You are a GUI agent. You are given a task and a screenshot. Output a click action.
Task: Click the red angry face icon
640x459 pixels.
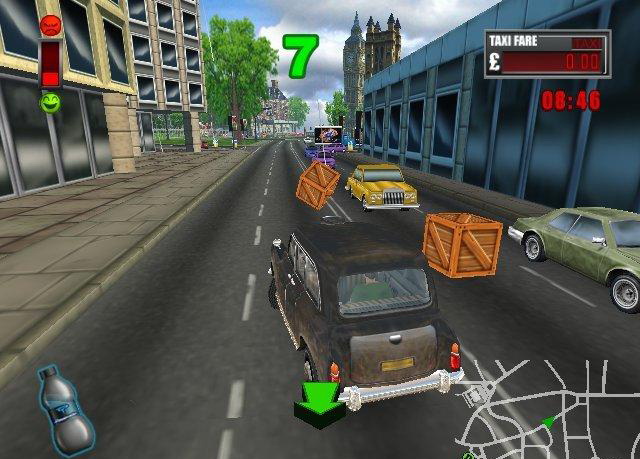point(50,25)
